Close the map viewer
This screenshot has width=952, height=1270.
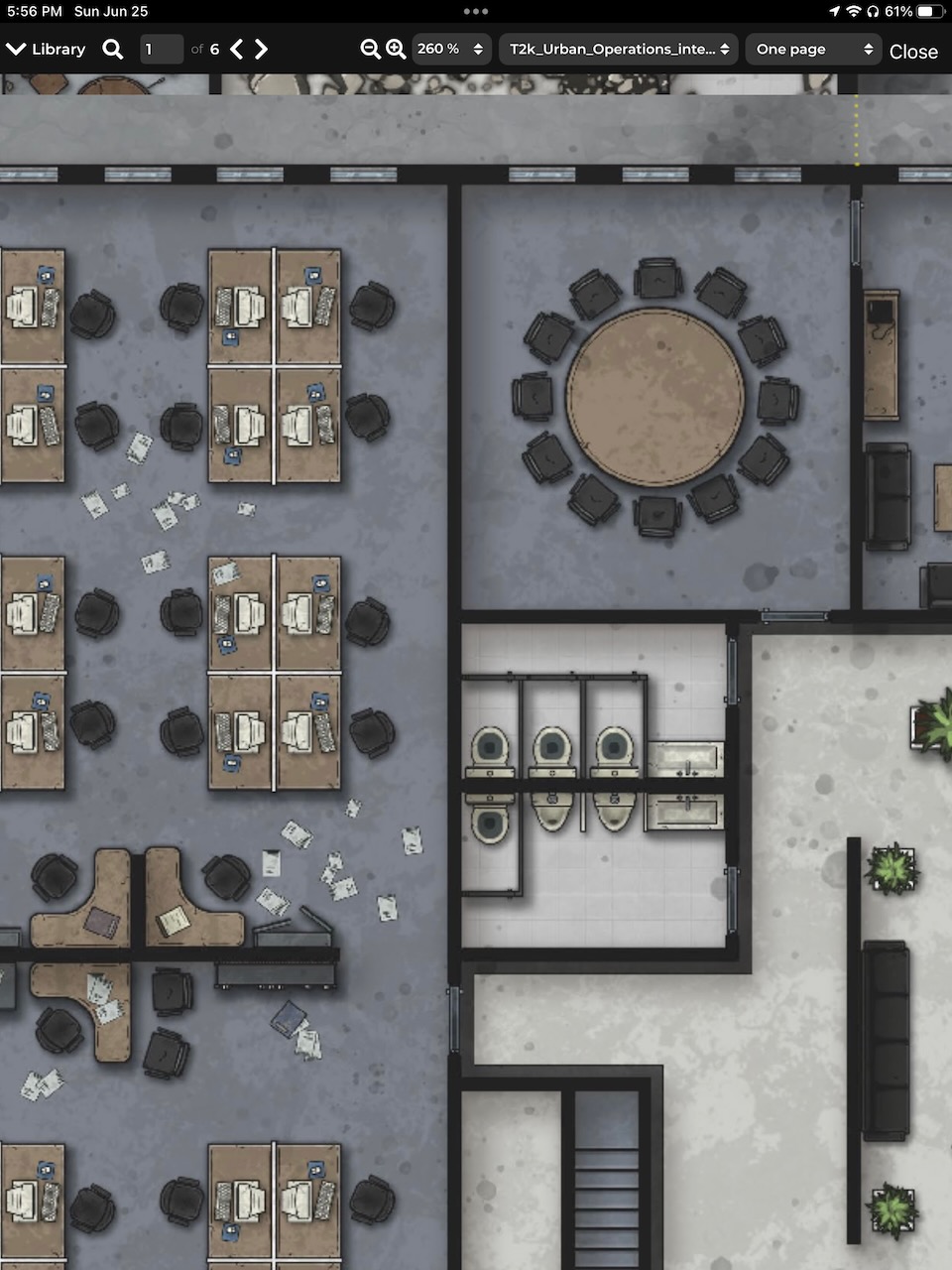pos(913,52)
